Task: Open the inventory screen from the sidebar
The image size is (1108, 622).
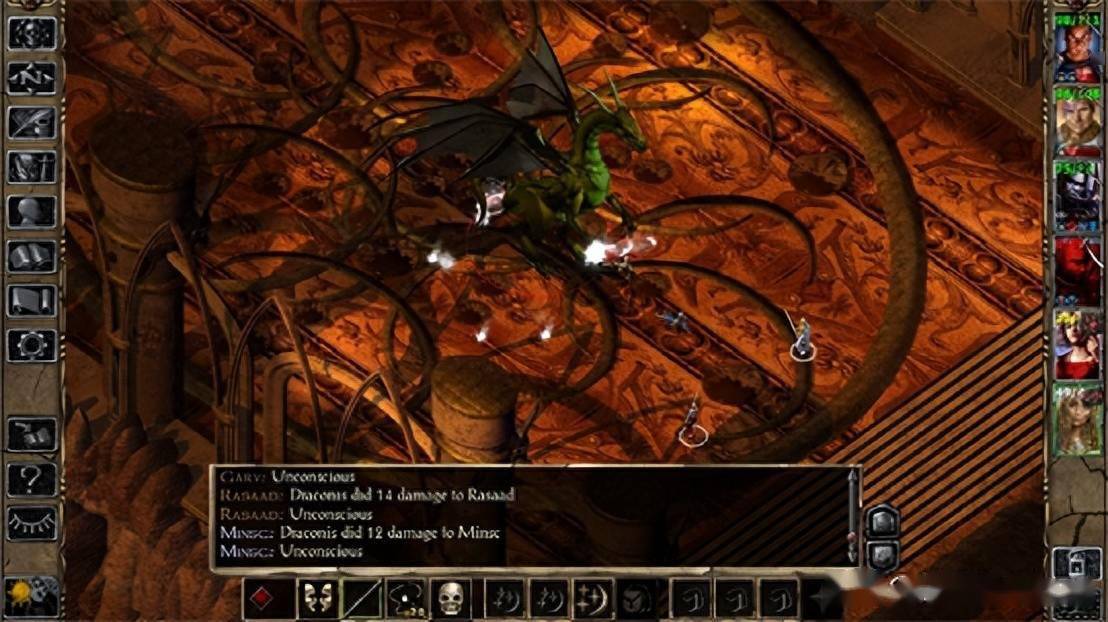Action: tap(32, 166)
